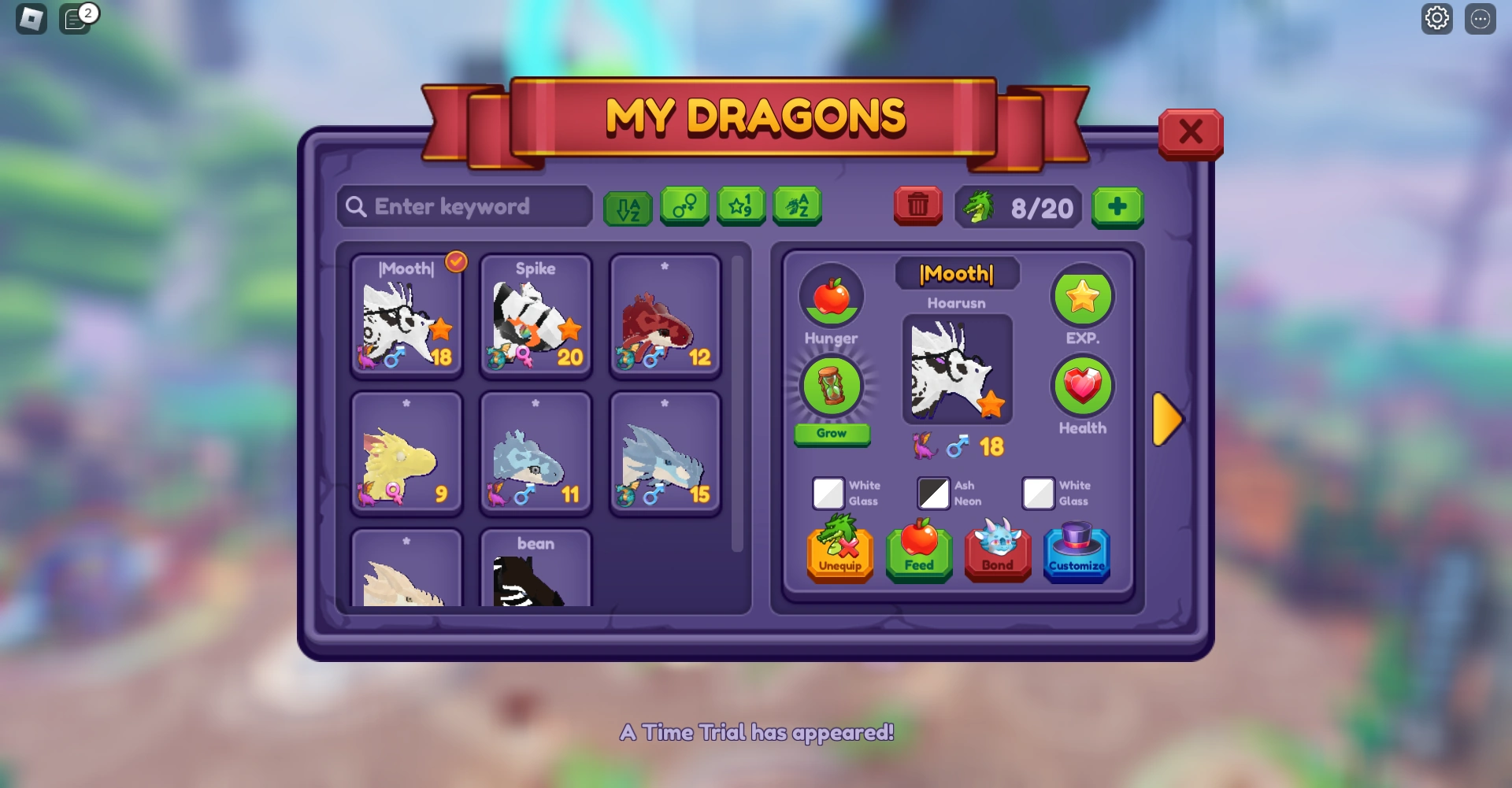This screenshot has height=788, width=1512.
Task: Click the search magnifier in the keyword field
Action: point(356,207)
